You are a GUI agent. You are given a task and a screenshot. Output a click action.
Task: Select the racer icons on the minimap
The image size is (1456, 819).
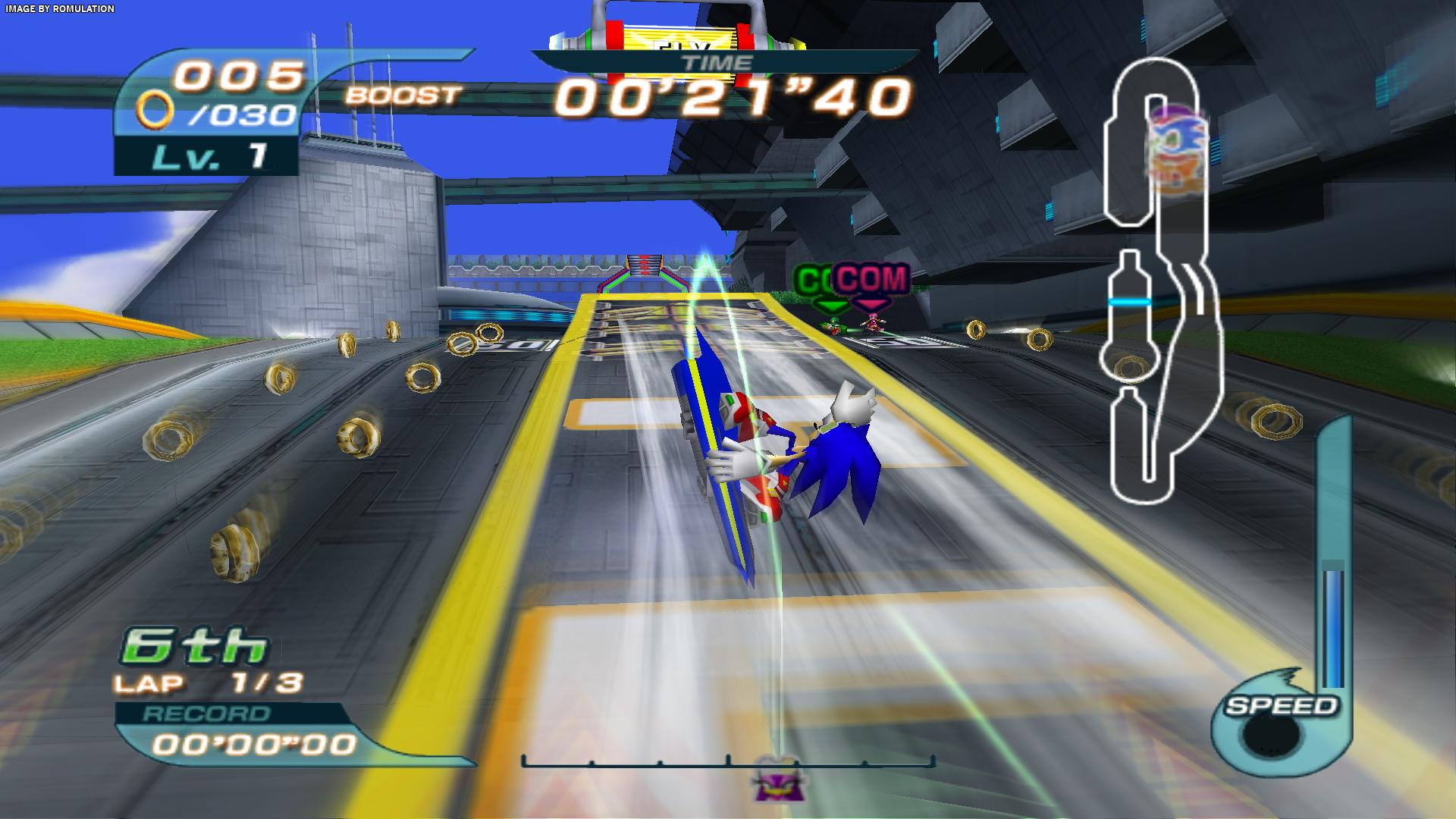[x=1174, y=148]
